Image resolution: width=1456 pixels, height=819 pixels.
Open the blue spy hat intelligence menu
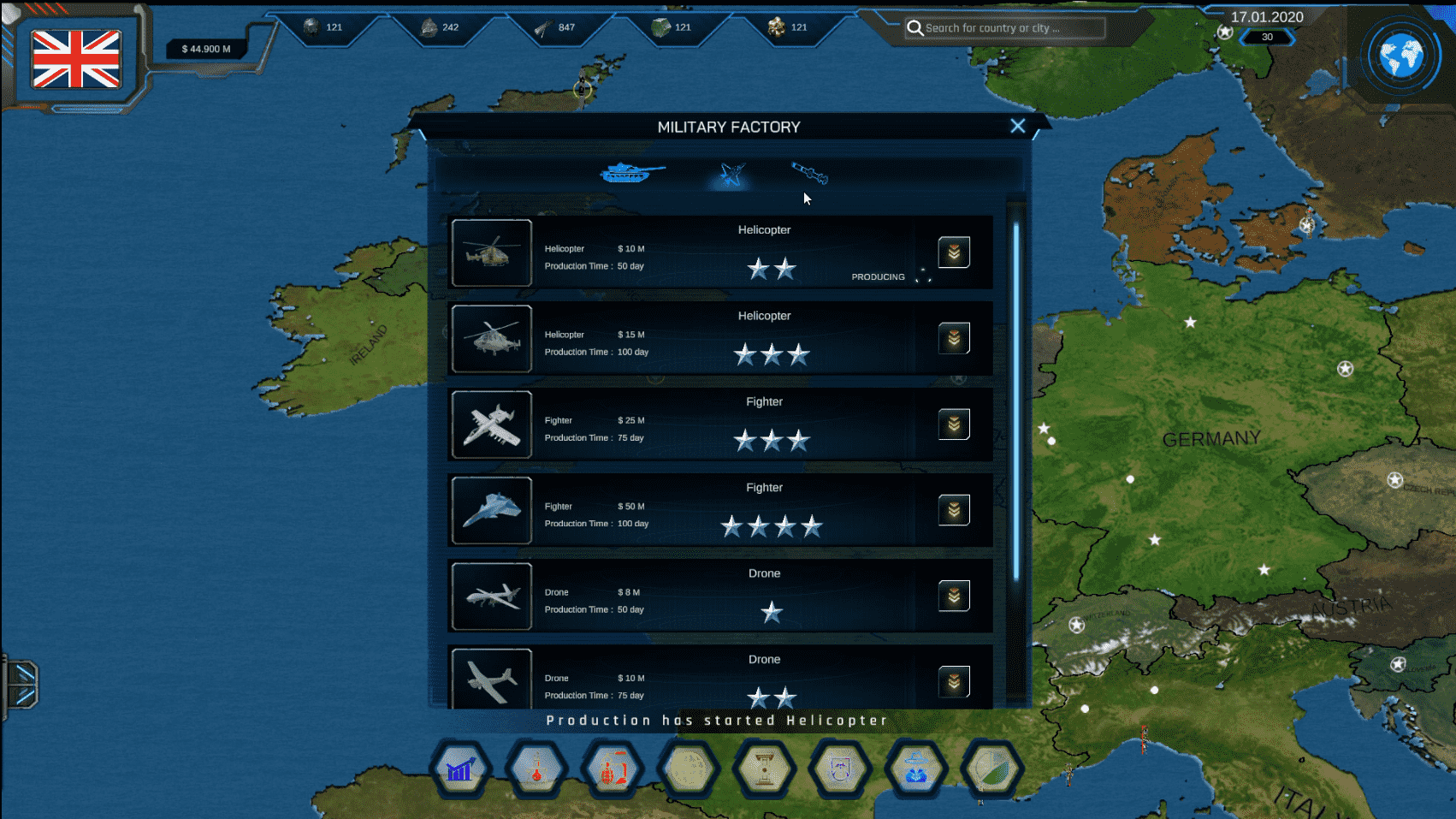(916, 769)
